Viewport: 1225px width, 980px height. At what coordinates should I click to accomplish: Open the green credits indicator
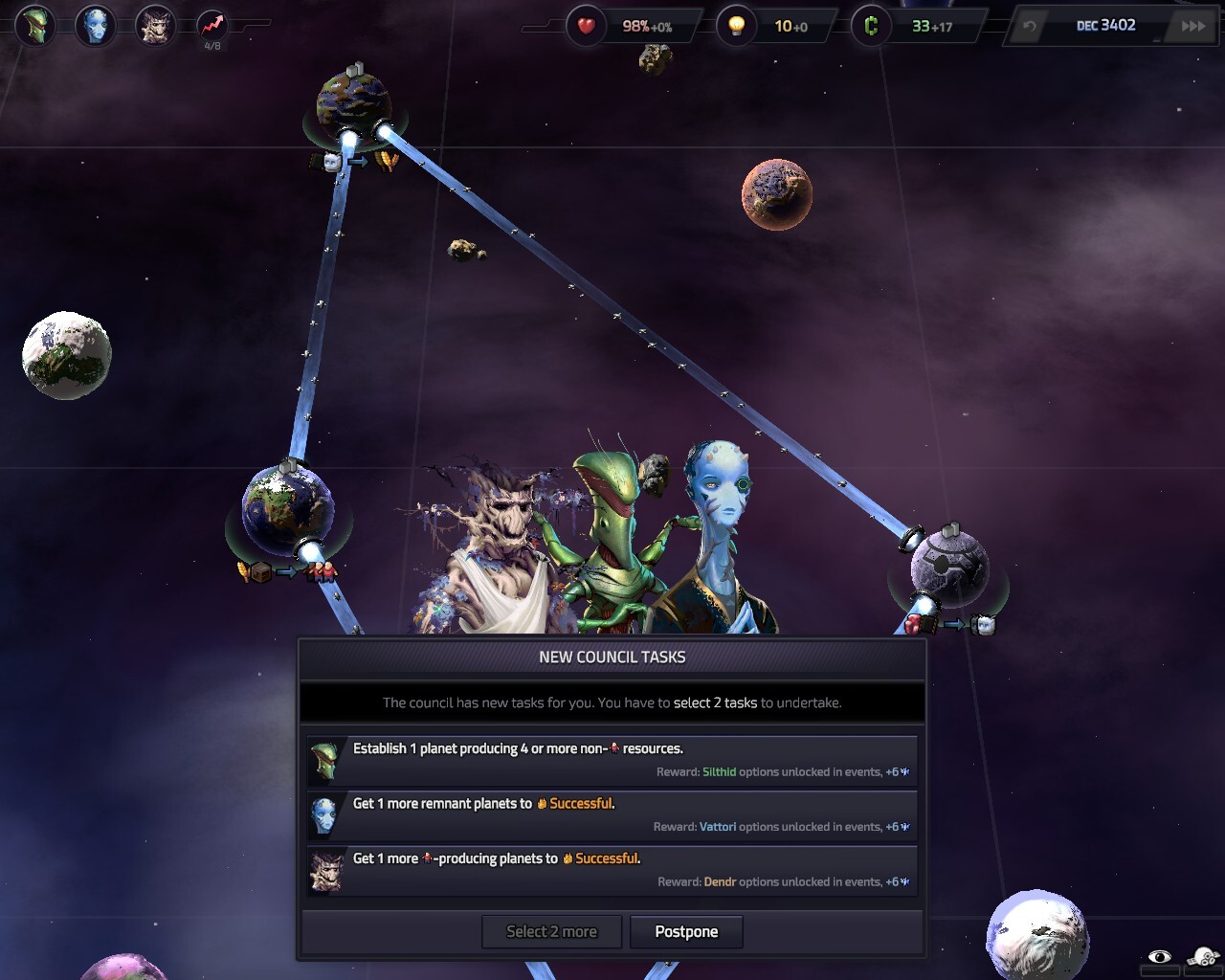coord(871,26)
